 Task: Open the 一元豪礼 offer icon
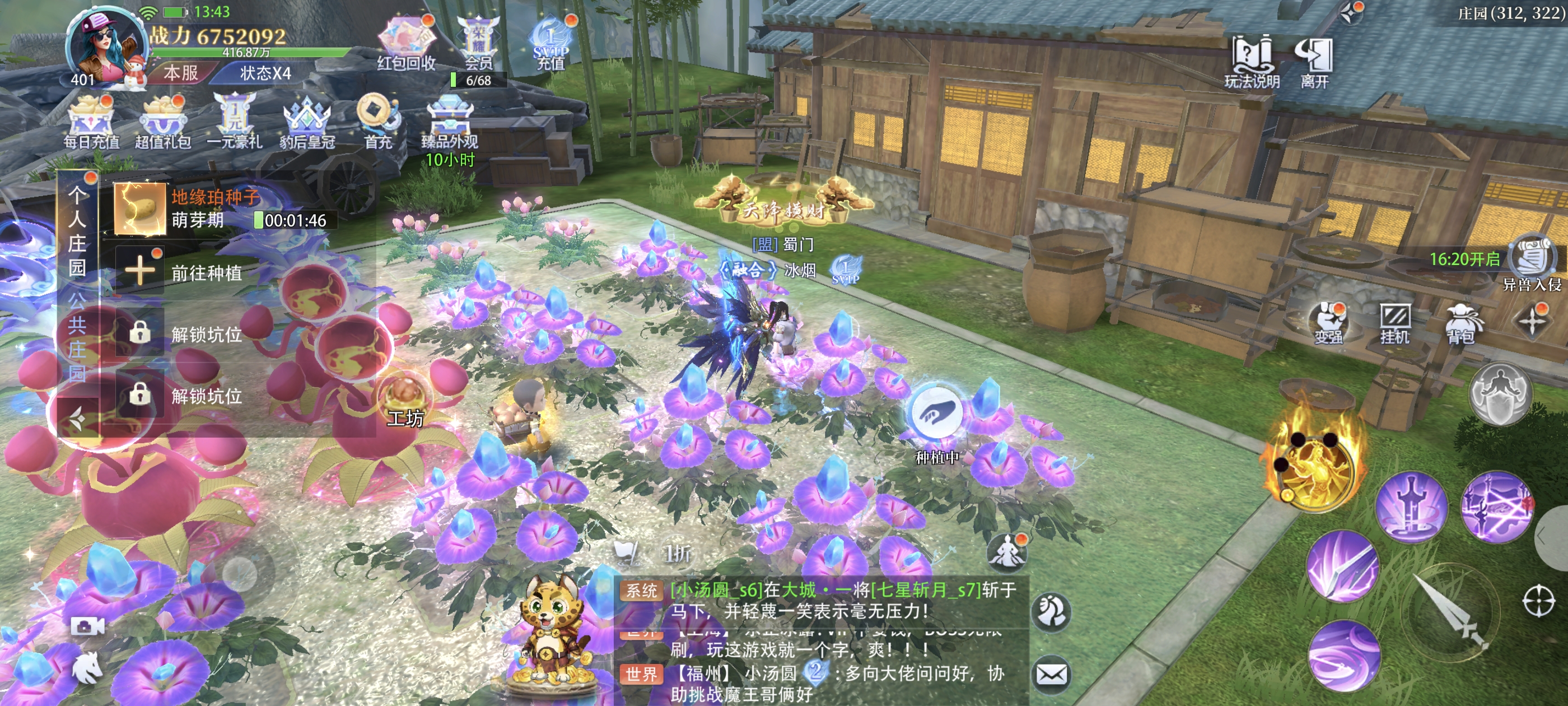pyautogui.click(x=234, y=122)
